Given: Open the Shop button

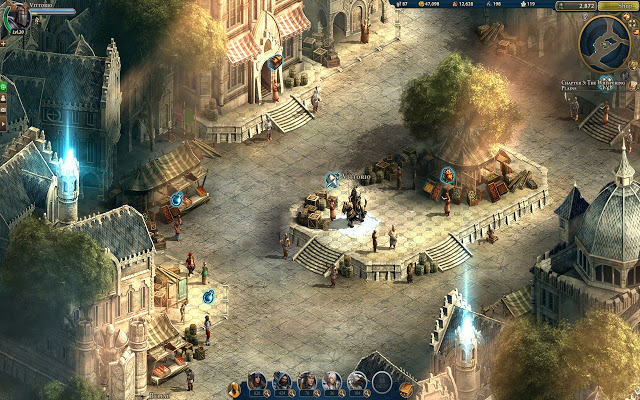Looking at the screenshot, I should tap(621, 6).
